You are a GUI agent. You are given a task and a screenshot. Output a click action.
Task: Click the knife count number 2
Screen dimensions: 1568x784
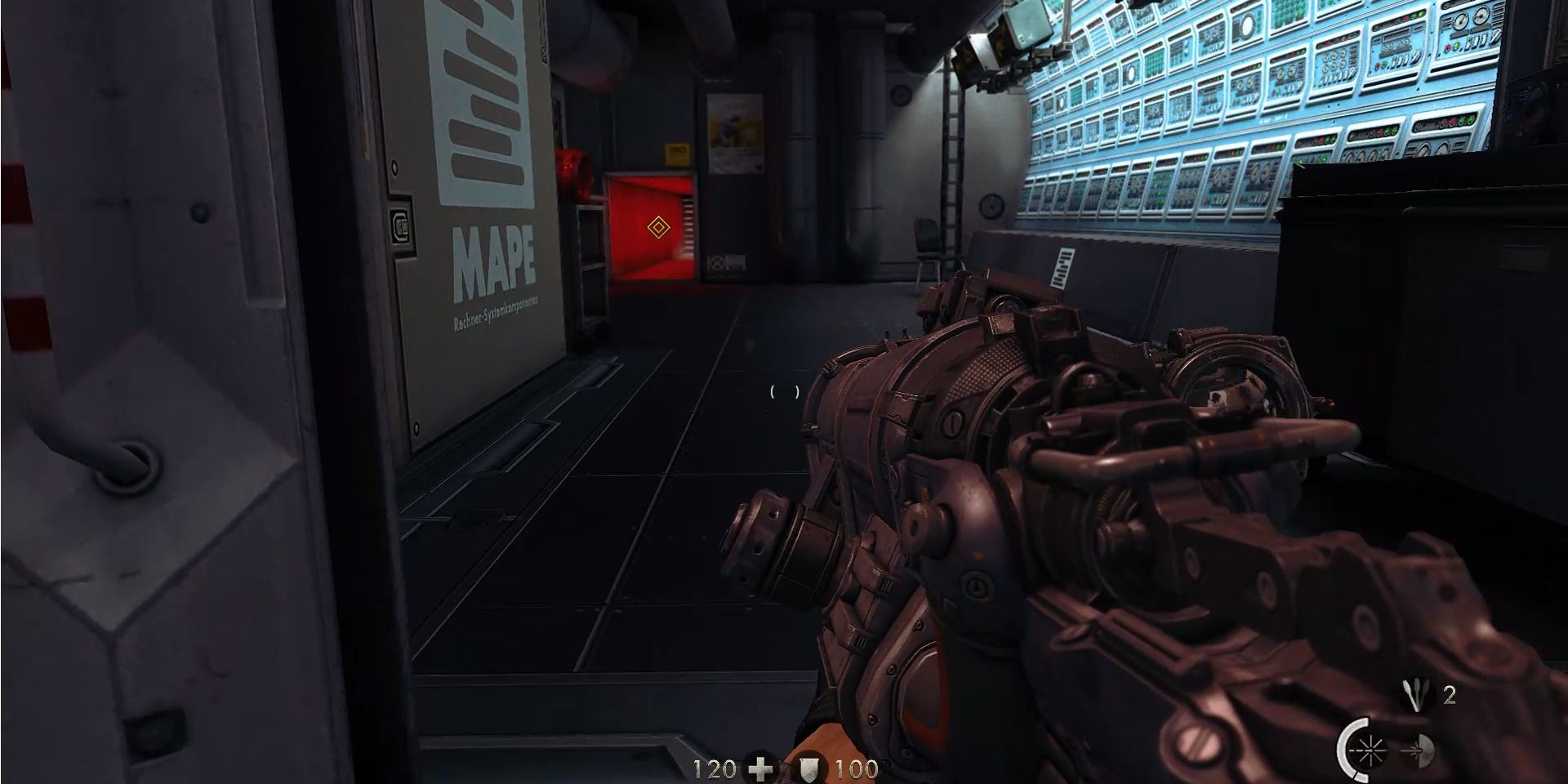(1451, 696)
